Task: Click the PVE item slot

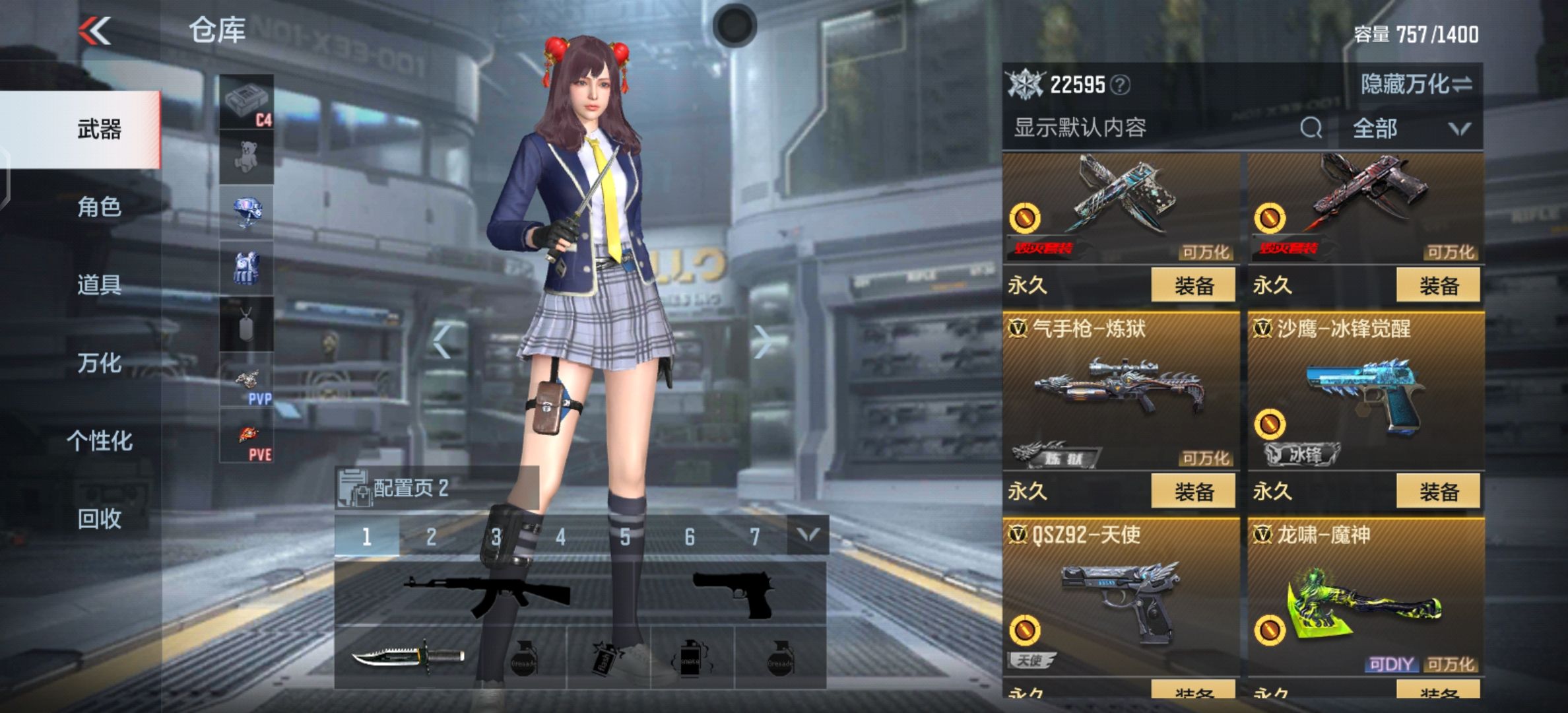Action: pos(246,436)
